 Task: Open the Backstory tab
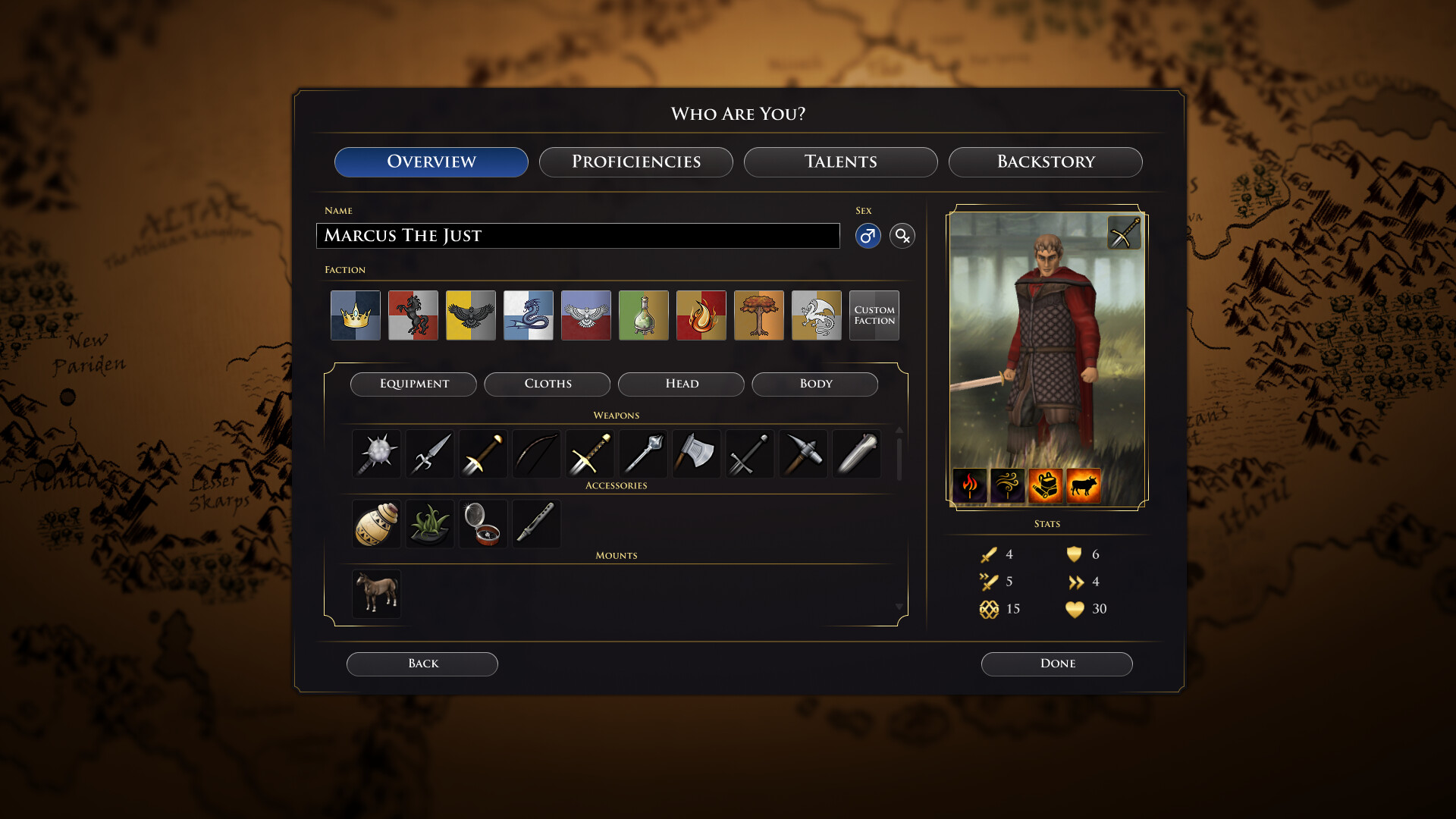click(1046, 162)
